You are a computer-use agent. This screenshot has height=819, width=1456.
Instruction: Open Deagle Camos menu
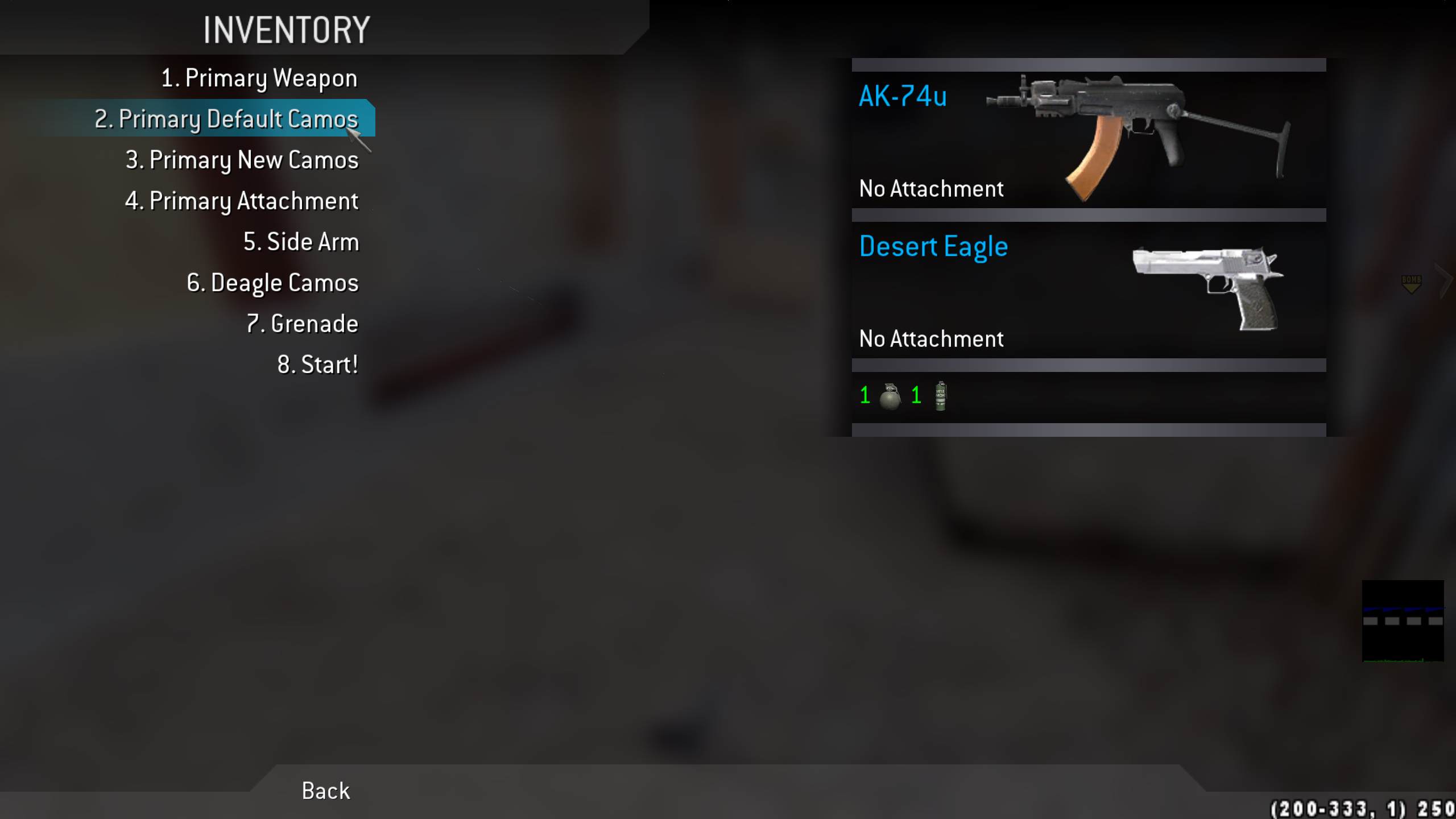click(x=273, y=283)
